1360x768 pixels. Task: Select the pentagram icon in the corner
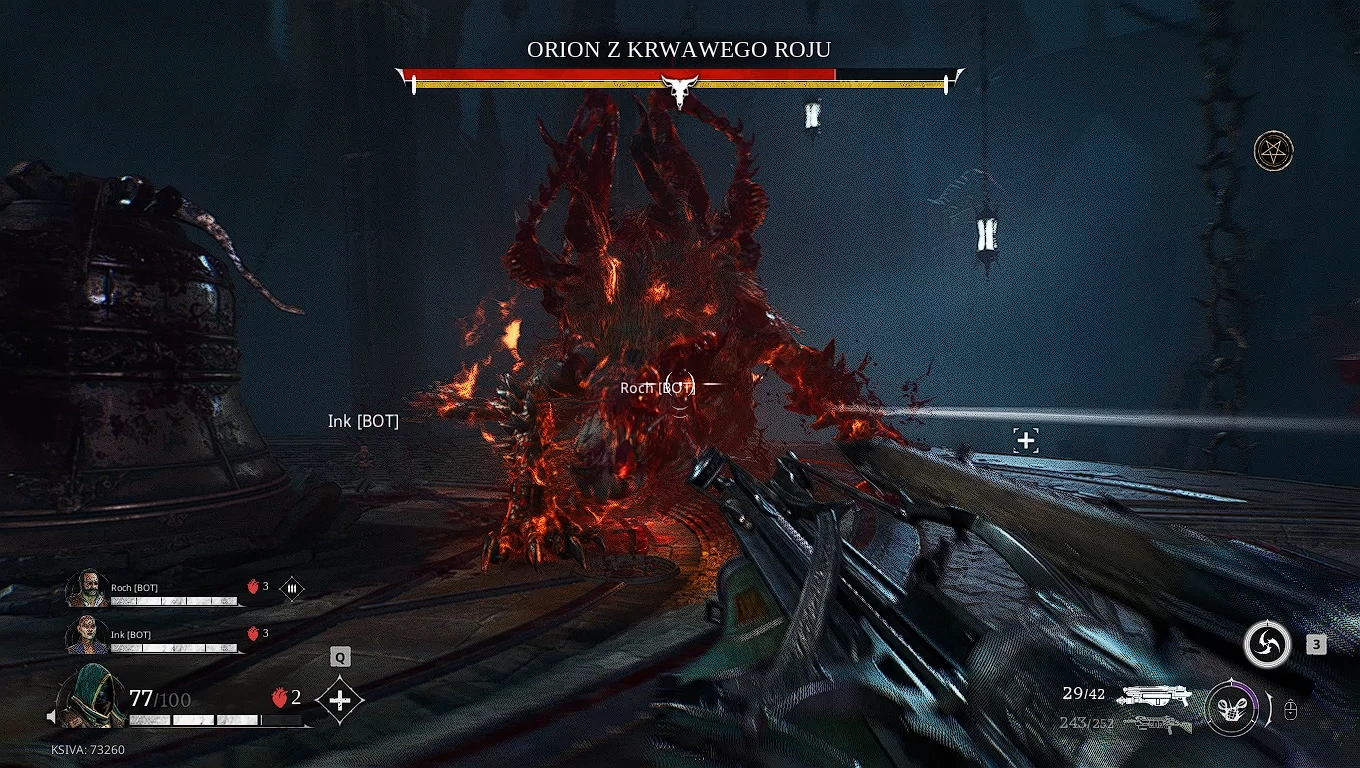pyautogui.click(x=1273, y=151)
